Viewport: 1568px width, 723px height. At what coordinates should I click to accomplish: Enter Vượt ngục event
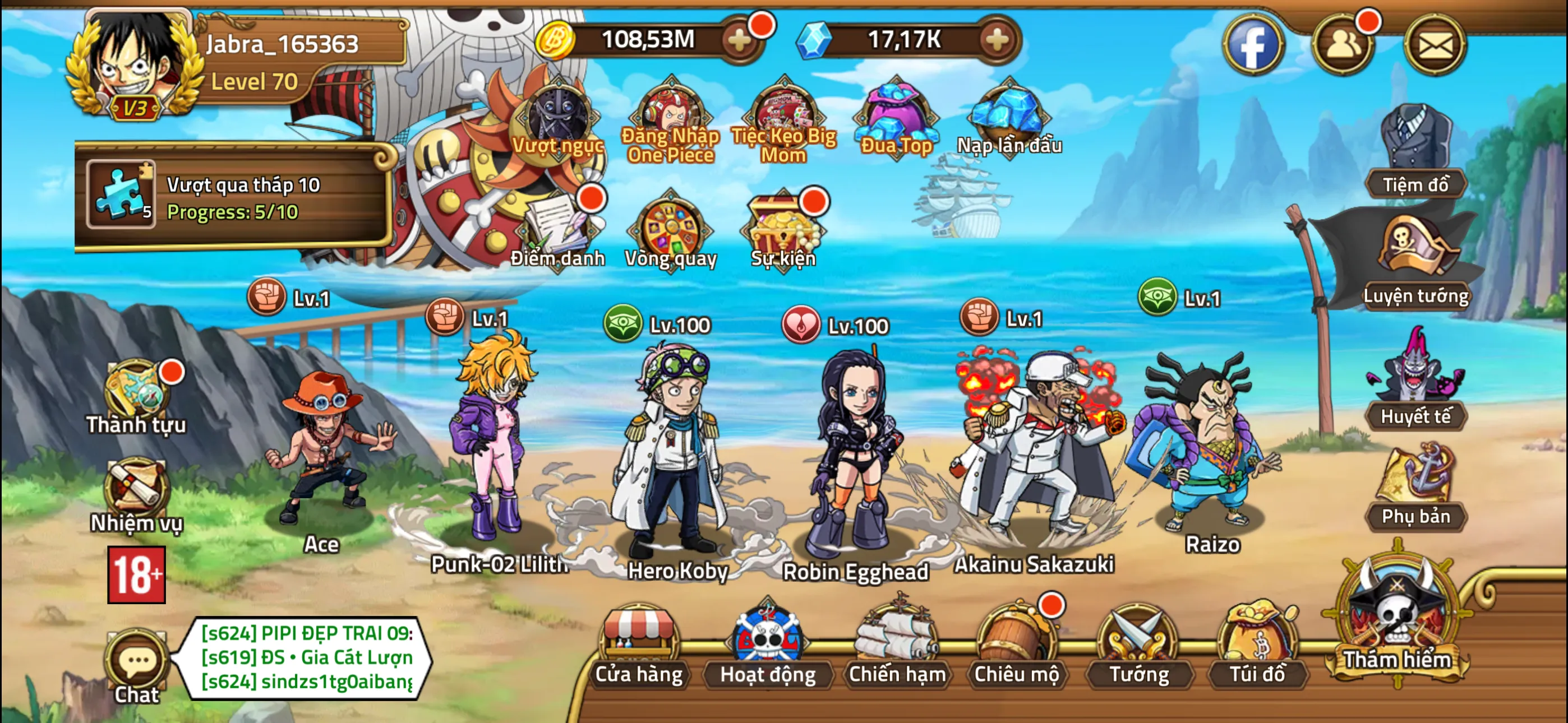557,119
